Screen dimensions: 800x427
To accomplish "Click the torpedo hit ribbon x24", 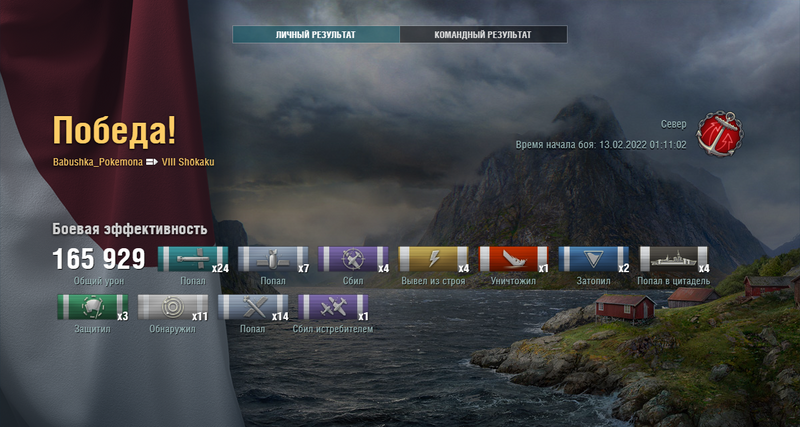I will tap(193, 260).
